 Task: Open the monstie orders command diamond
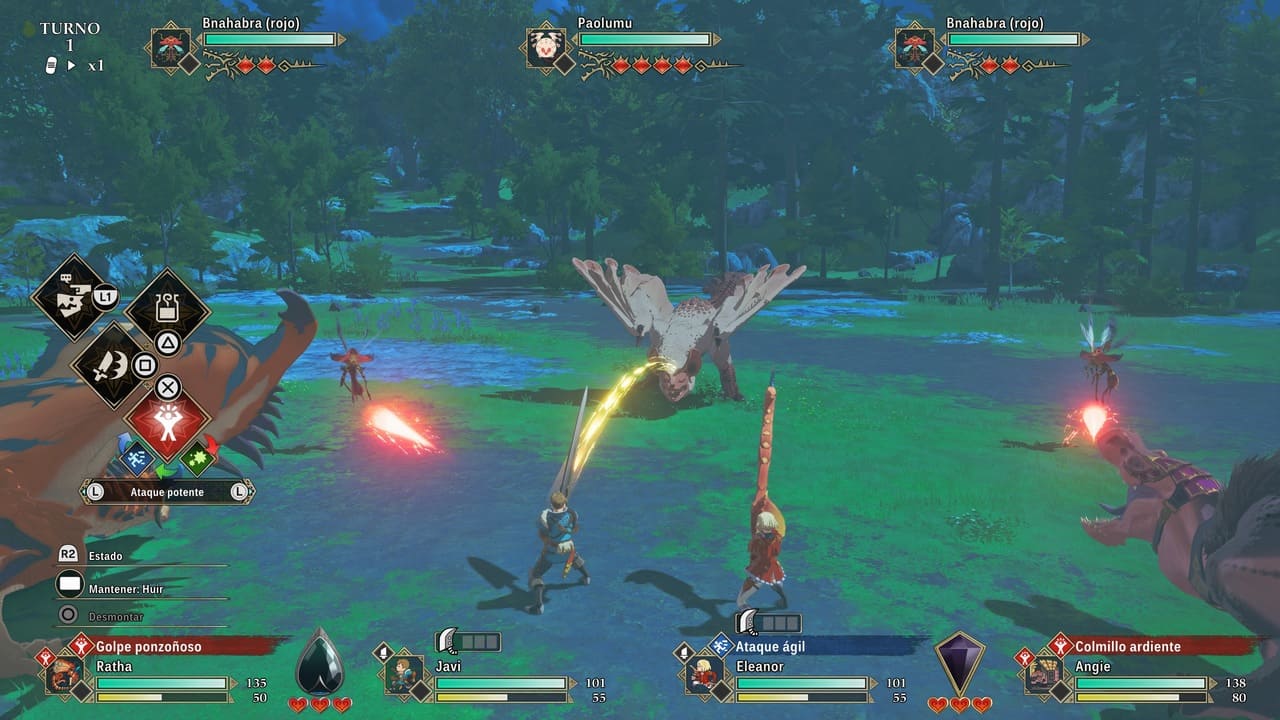(72, 296)
